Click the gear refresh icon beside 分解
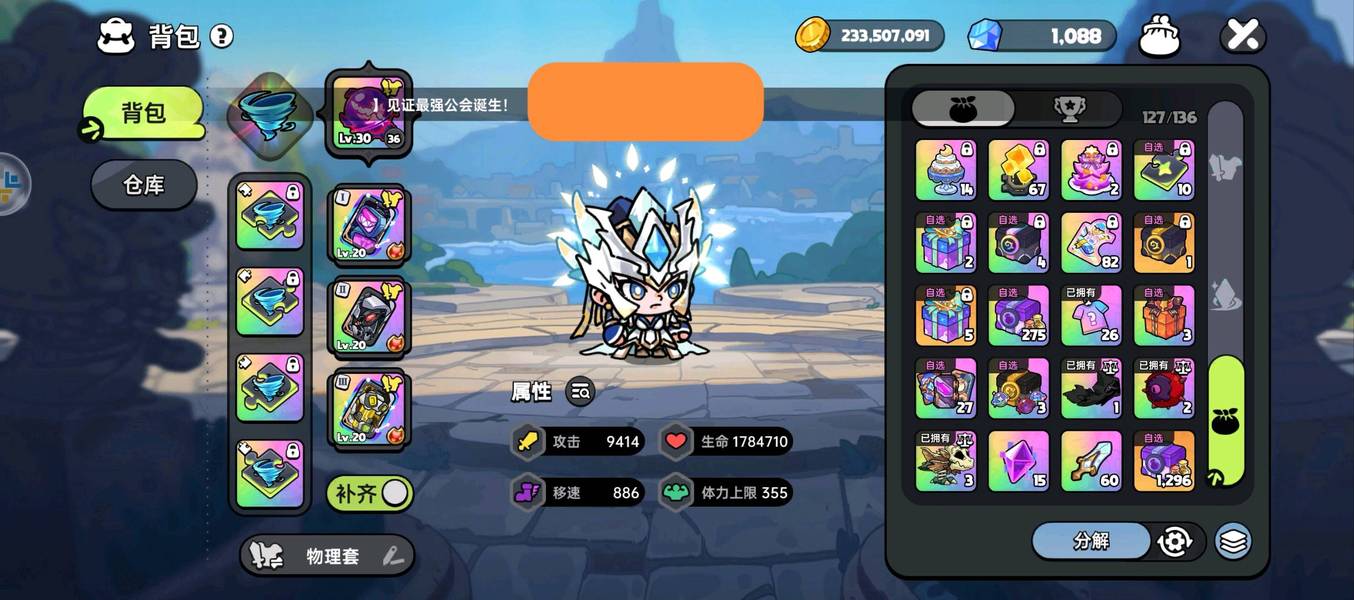 point(1174,541)
